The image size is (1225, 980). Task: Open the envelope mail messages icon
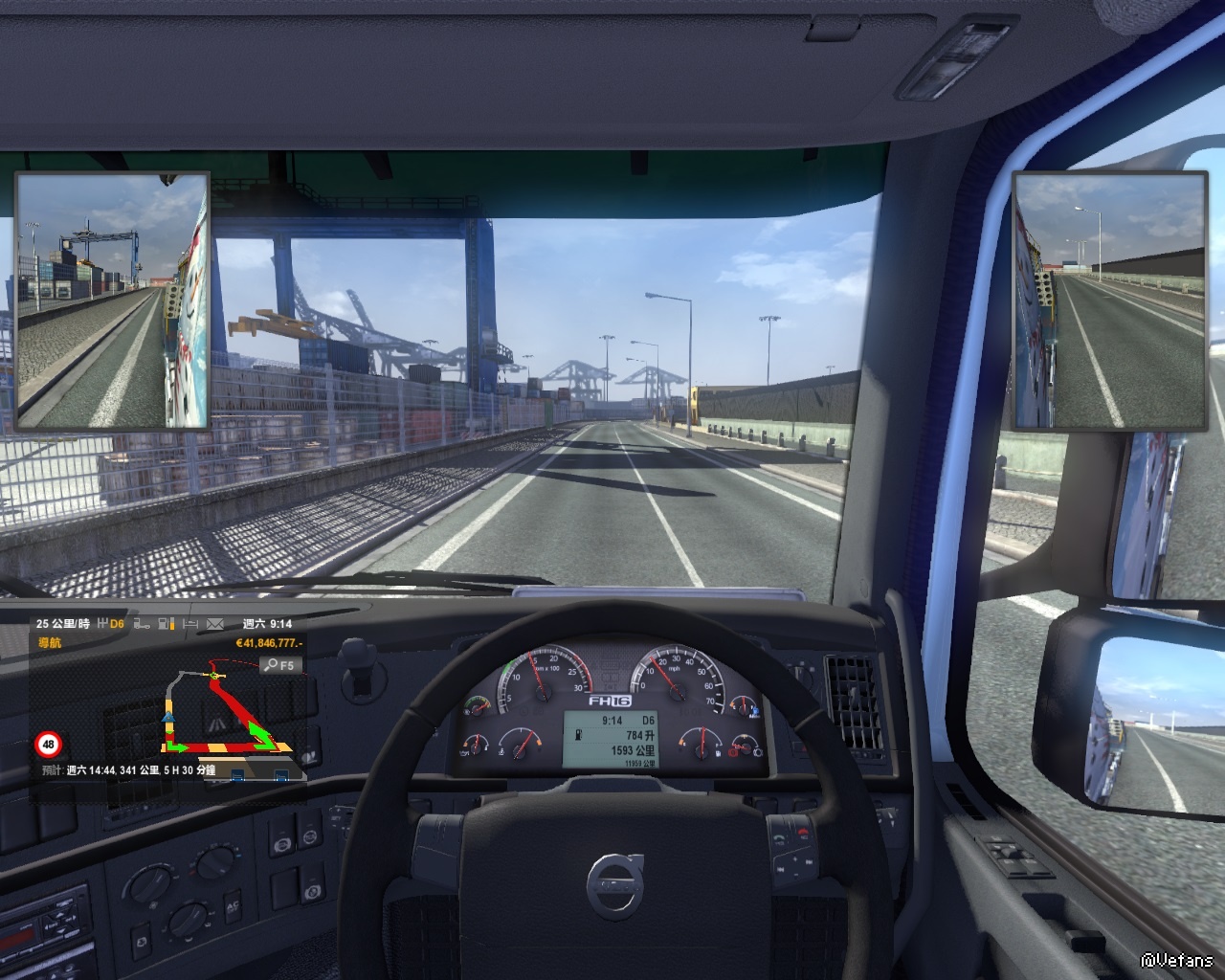coord(214,624)
